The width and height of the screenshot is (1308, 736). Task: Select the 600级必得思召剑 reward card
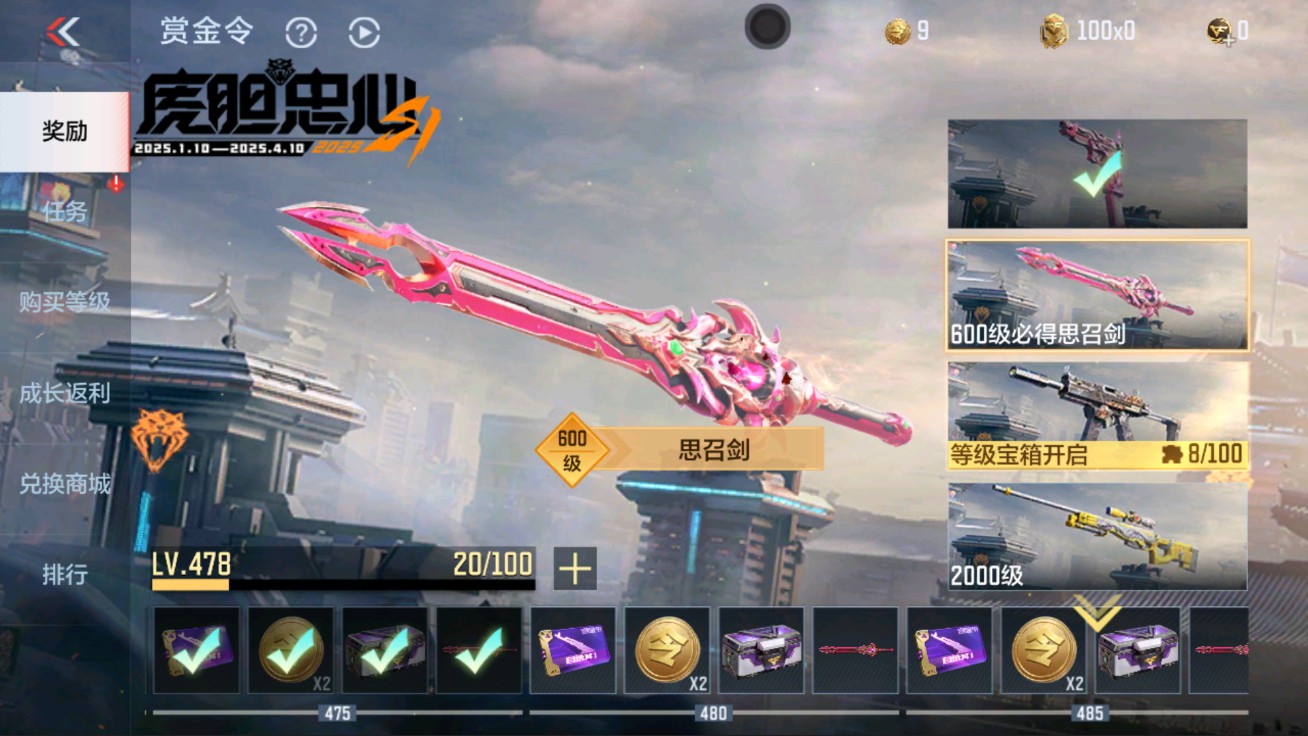(1094, 294)
